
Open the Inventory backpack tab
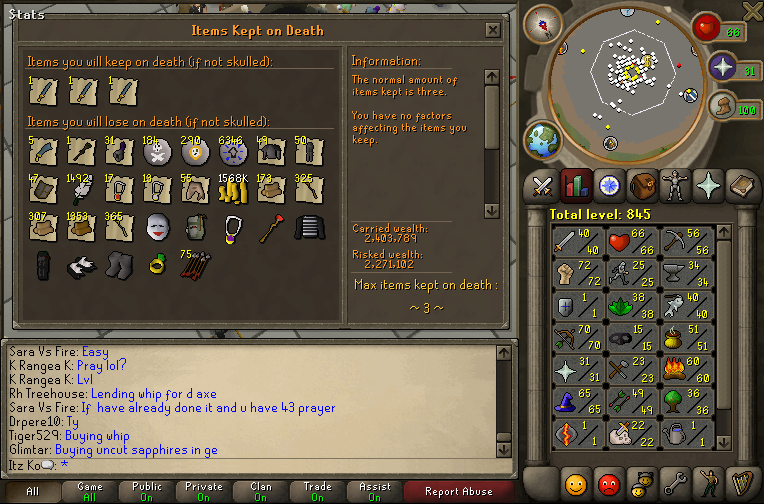pos(645,185)
